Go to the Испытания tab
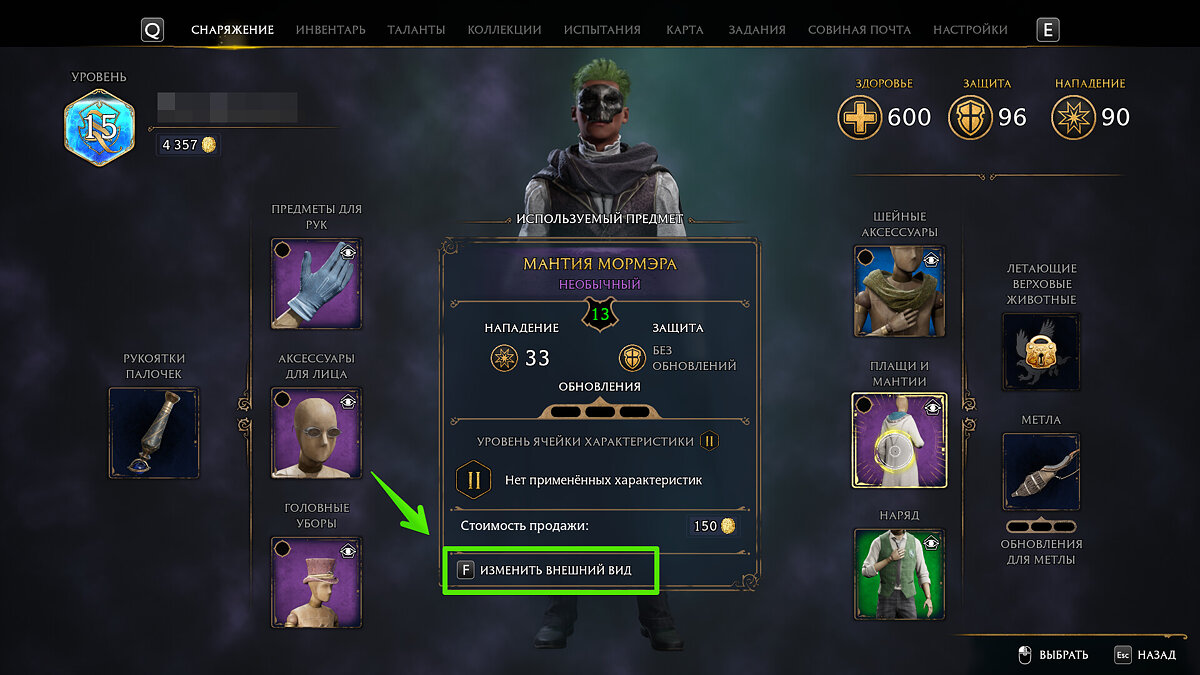The width and height of the screenshot is (1200, 675). [602, 30]
